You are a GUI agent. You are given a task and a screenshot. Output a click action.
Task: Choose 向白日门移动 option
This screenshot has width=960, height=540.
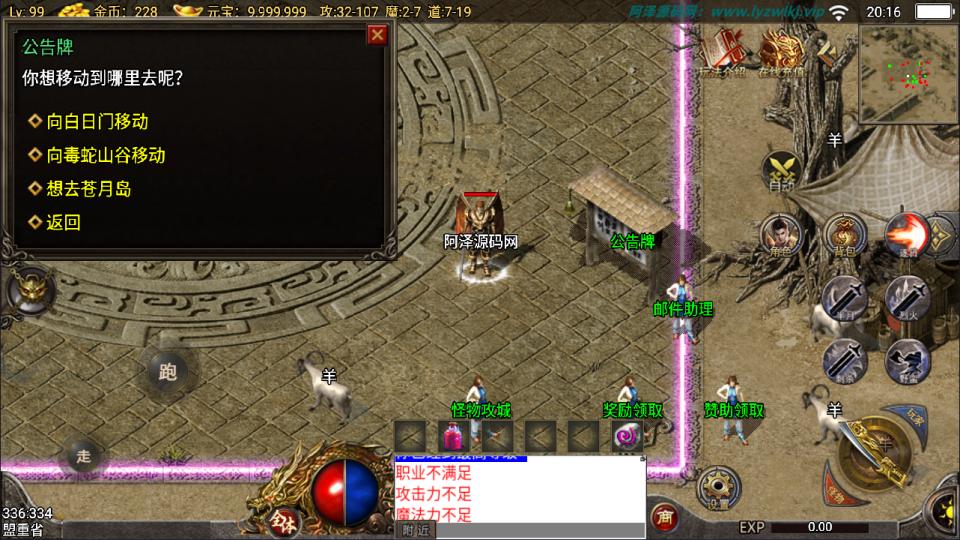[x=97, y=121]
